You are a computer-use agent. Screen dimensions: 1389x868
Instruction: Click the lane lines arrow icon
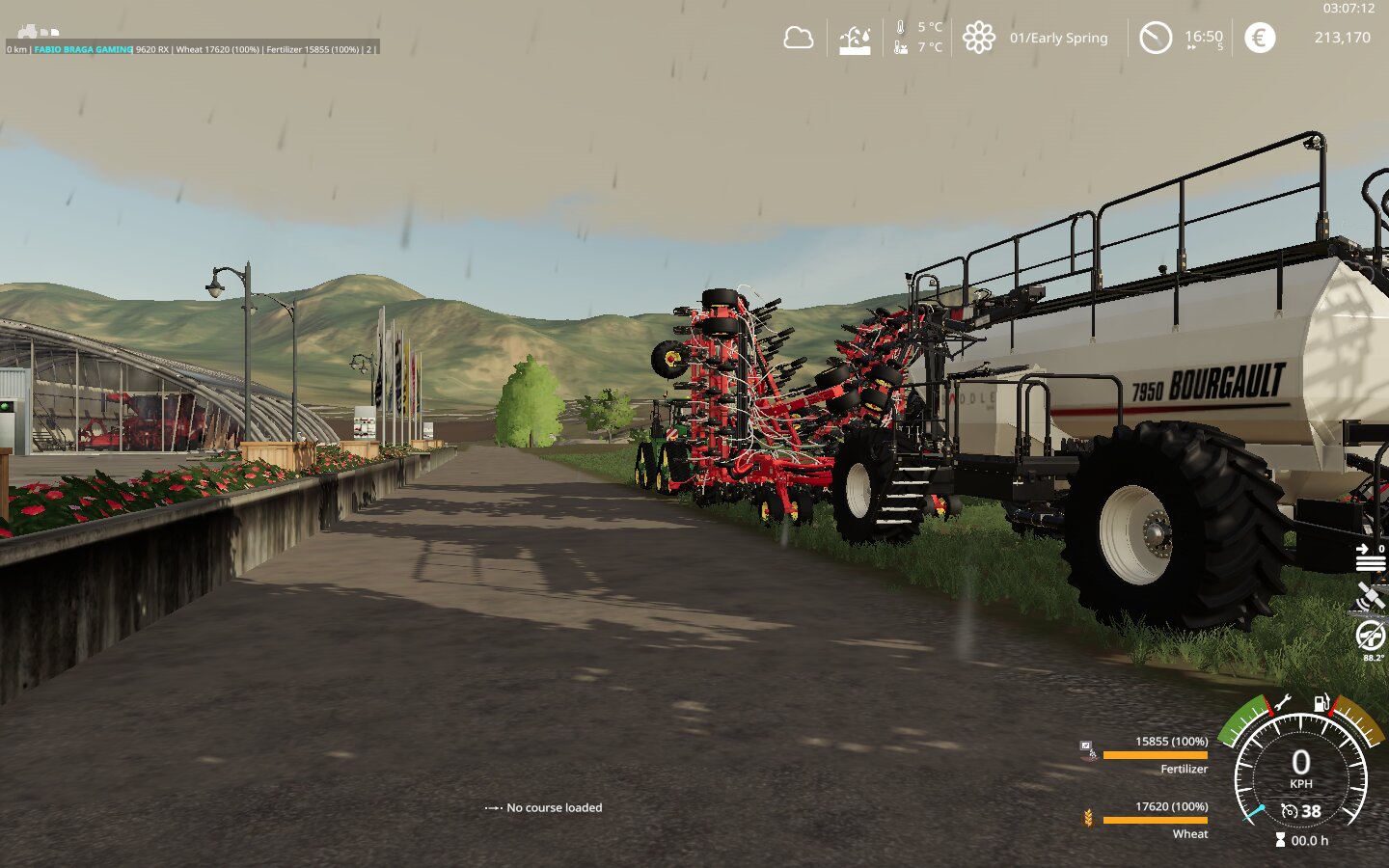coord(1369,557)
